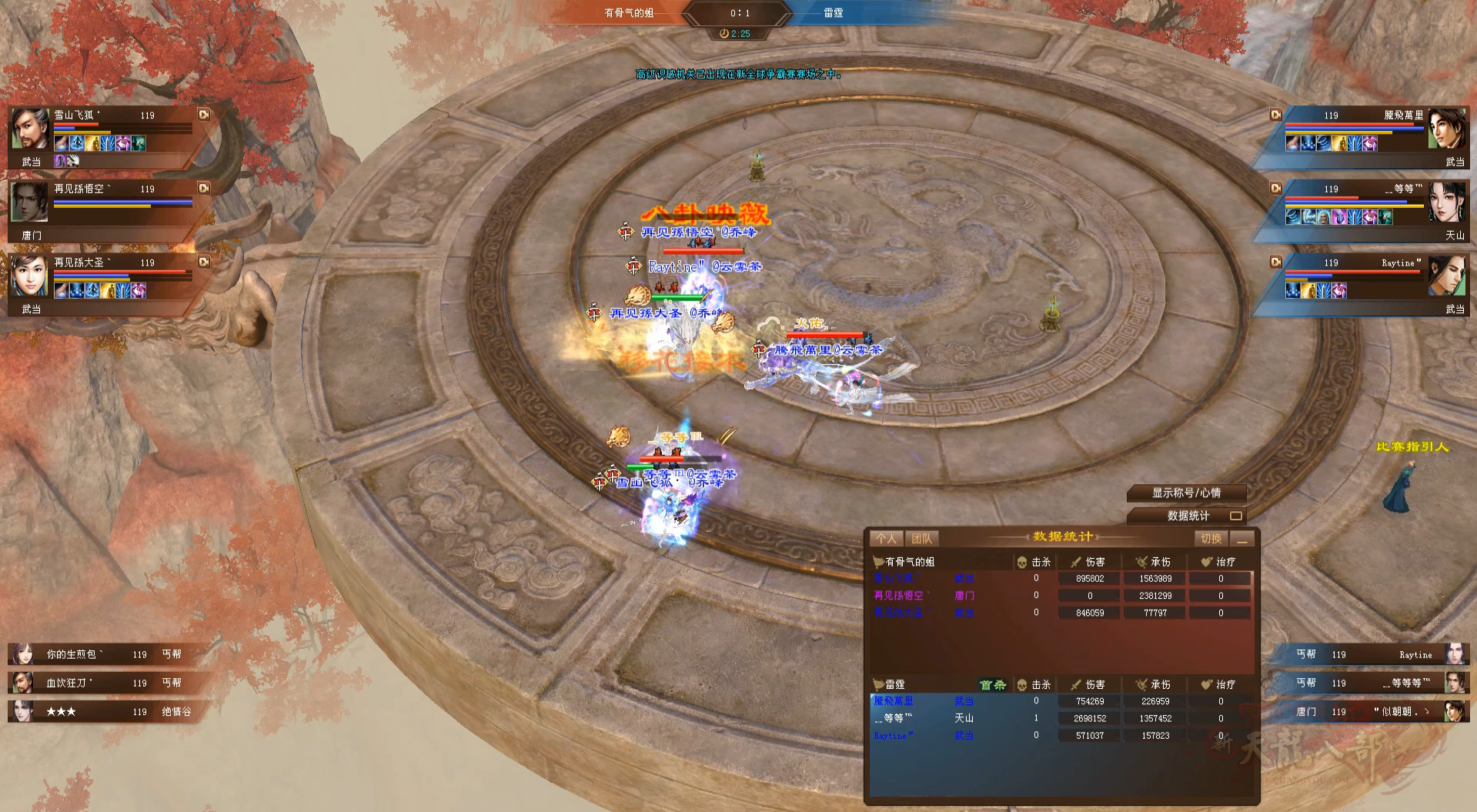The width and height of the screenshot is (1477, 812).
Task: Select 雪山飞狐's bearded portrait
Action: tap(31, 129)
